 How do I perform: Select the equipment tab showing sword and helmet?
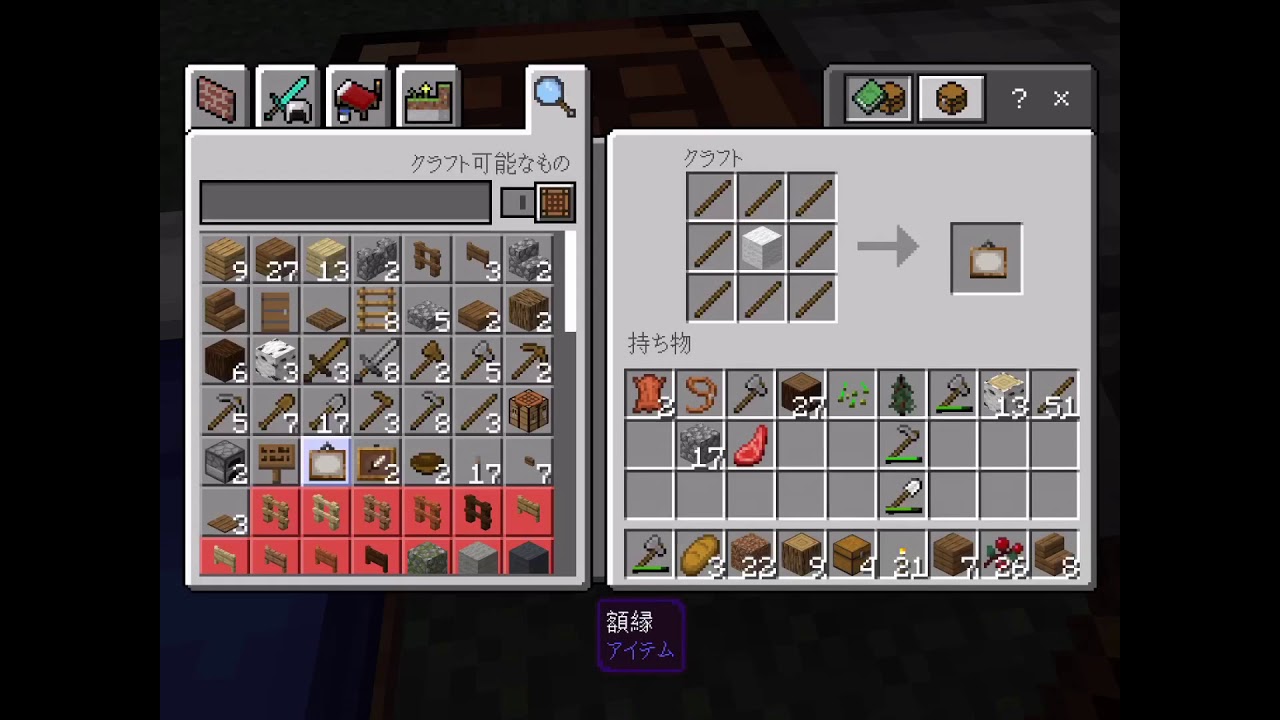coord(287,97)
